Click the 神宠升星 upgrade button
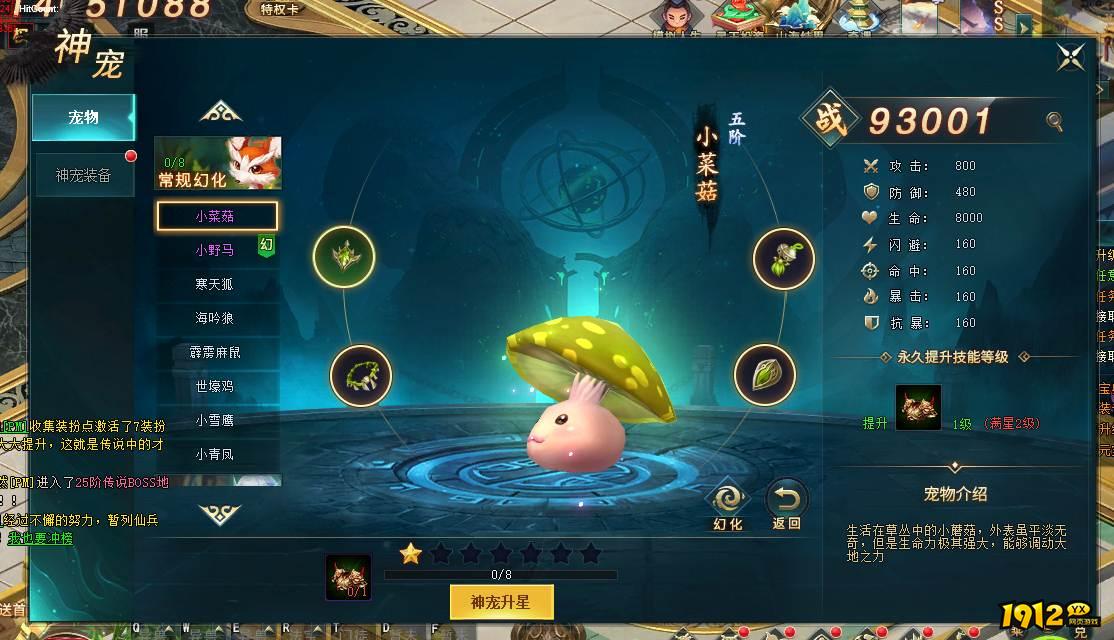Screen dimensions: 1114x640 [501, 602]
